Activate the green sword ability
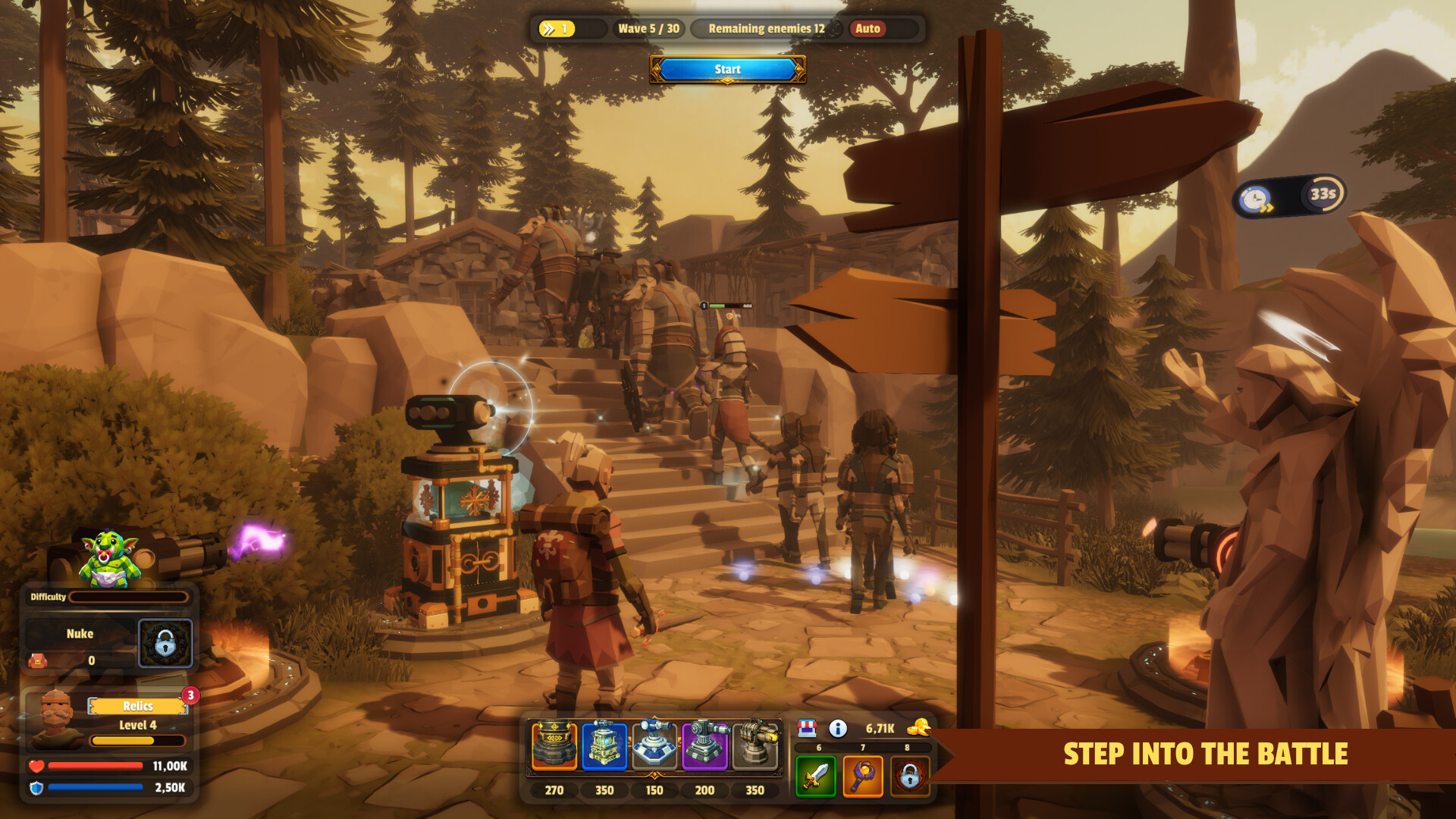 coord(816,777)
